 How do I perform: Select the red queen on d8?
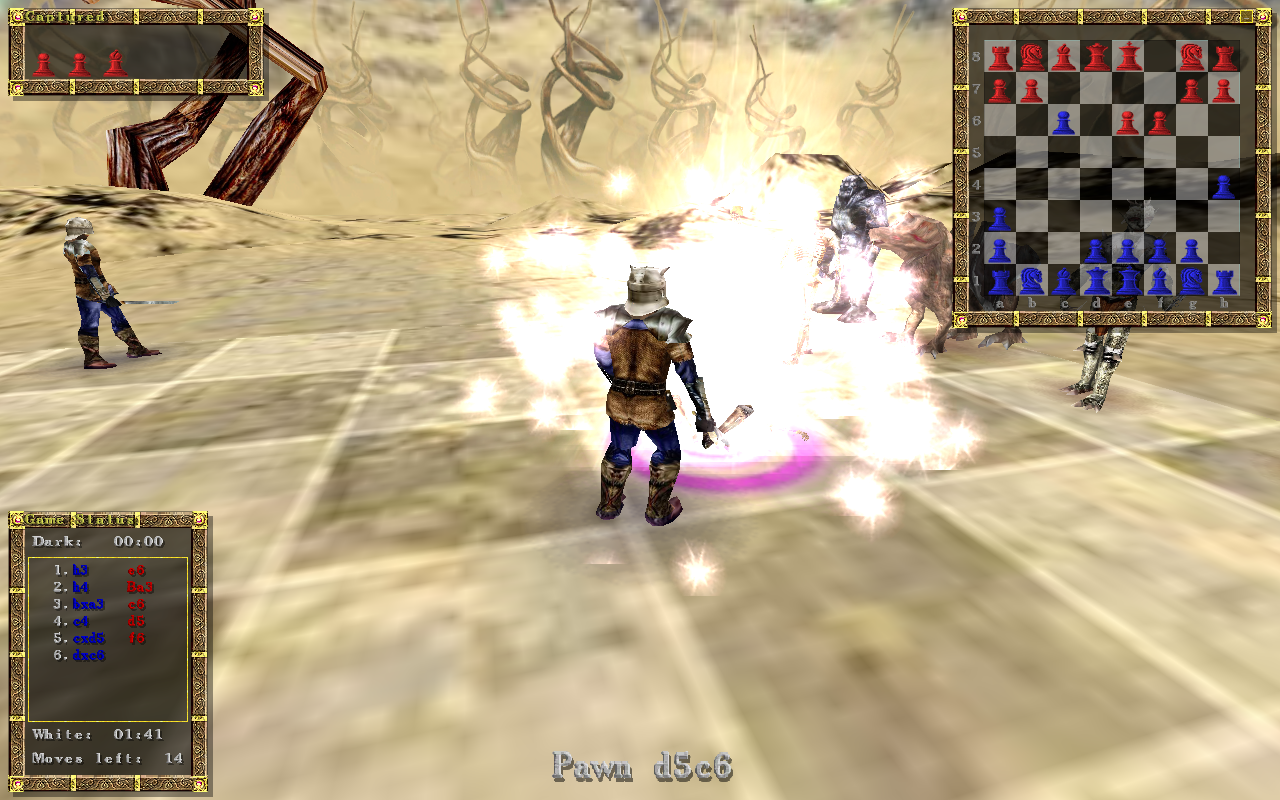point(1096,54)
